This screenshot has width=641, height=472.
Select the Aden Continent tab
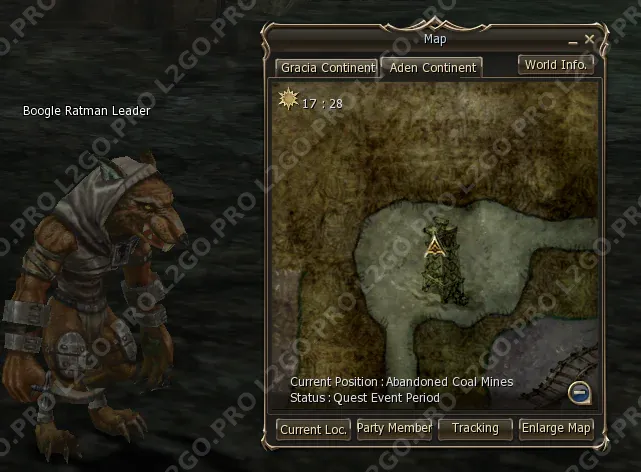pyautogui.click(x=431, y=68)
